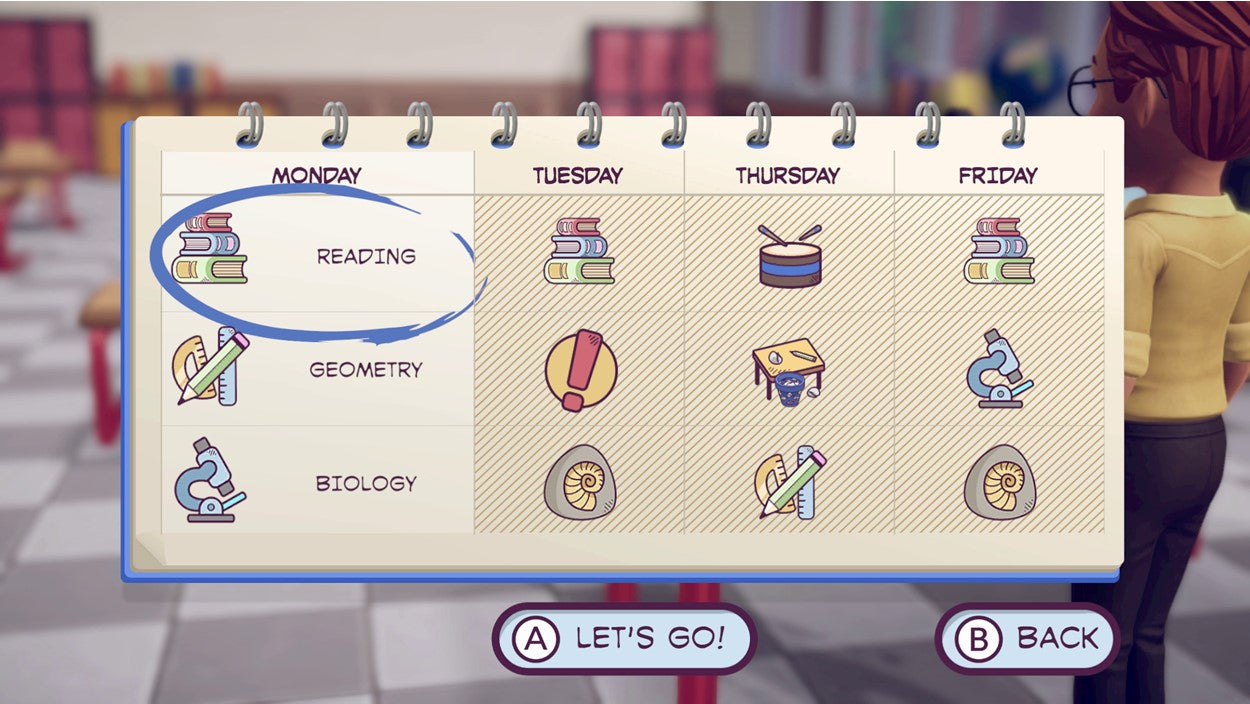Open the Friday schedule column
Image resolution: width=1250 pixels, height=704 pixels.
pos(998,176)
